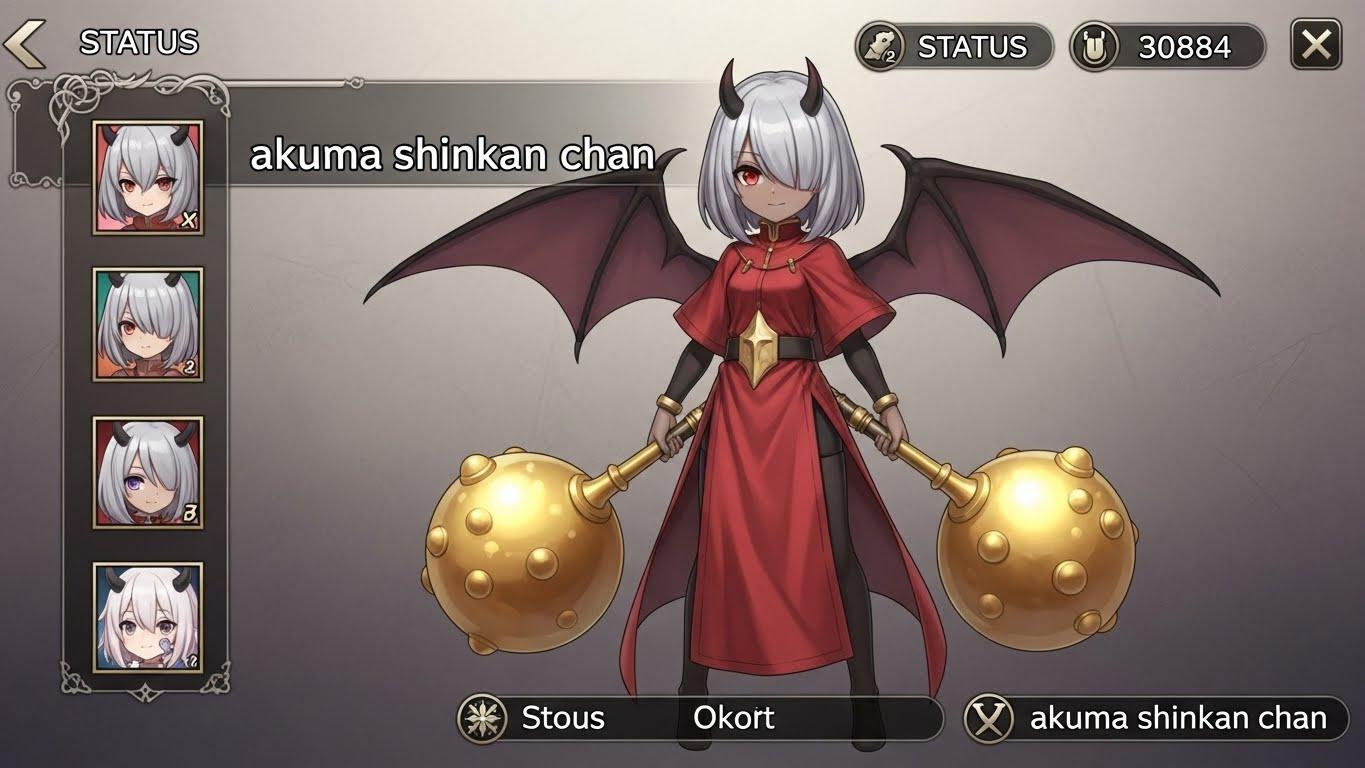Close the status screen with the X button
The width and height of the screenshot is (1365, 768).
tap(1315, 45)
